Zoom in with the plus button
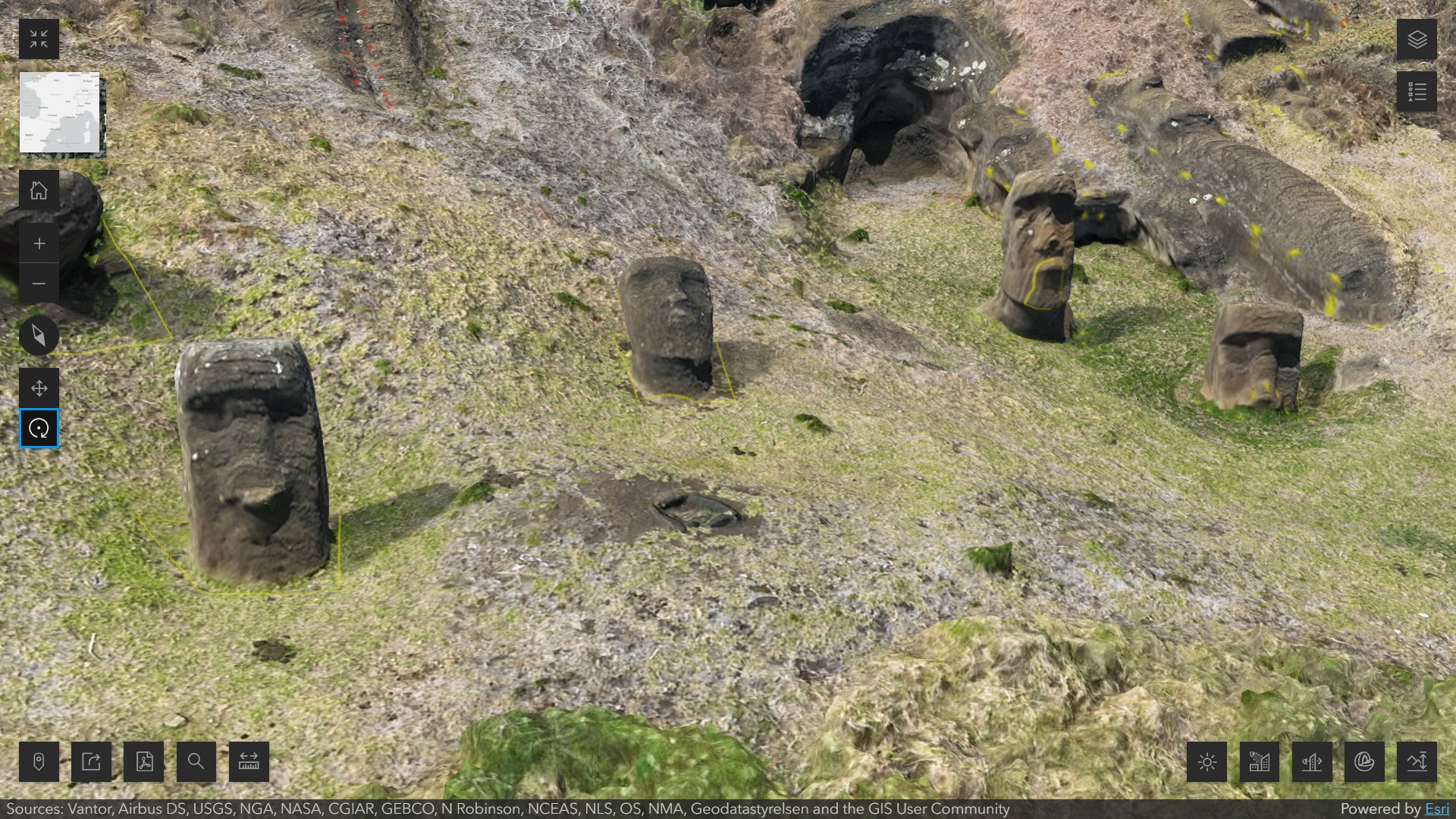Viewport: 1456px width, 819px height. (39, 243)
